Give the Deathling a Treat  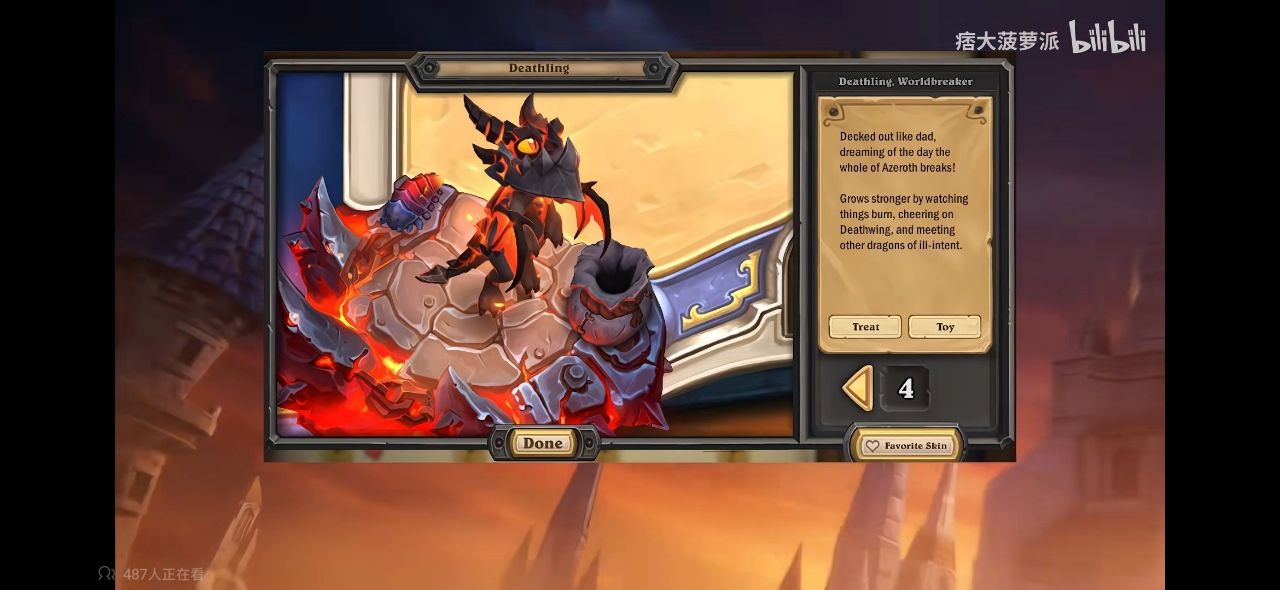(865, 327)
